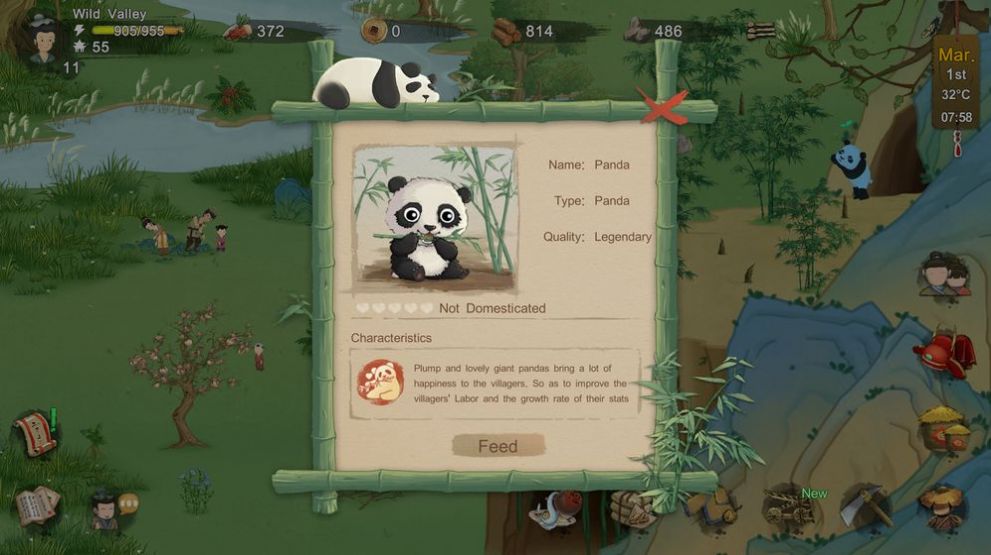Select the panda characteristic trait icon
The image size is (991, 555).
pyautogui.click(x=380, y=382)
